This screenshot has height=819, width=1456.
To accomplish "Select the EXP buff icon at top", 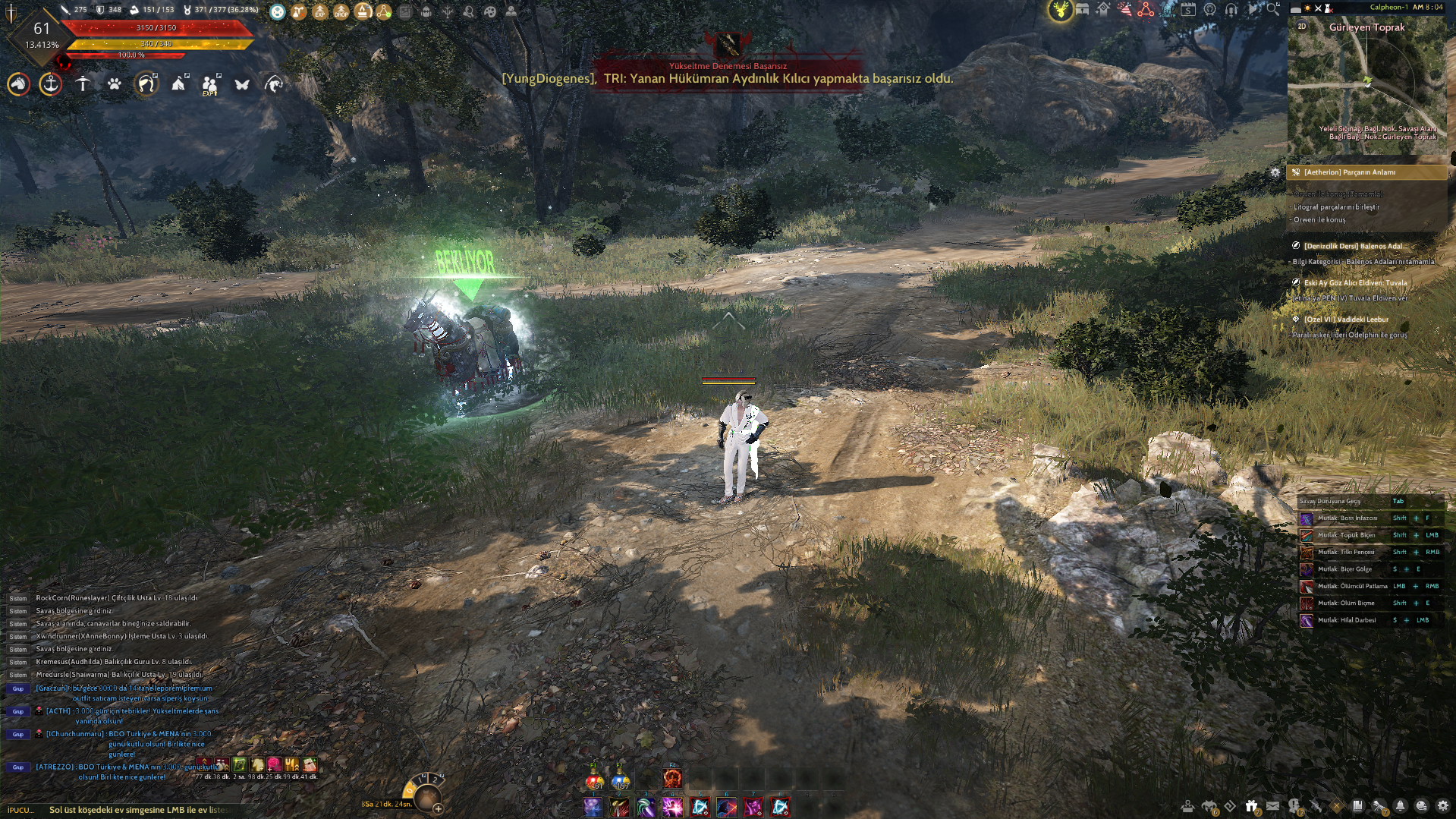I will point(319,11).
